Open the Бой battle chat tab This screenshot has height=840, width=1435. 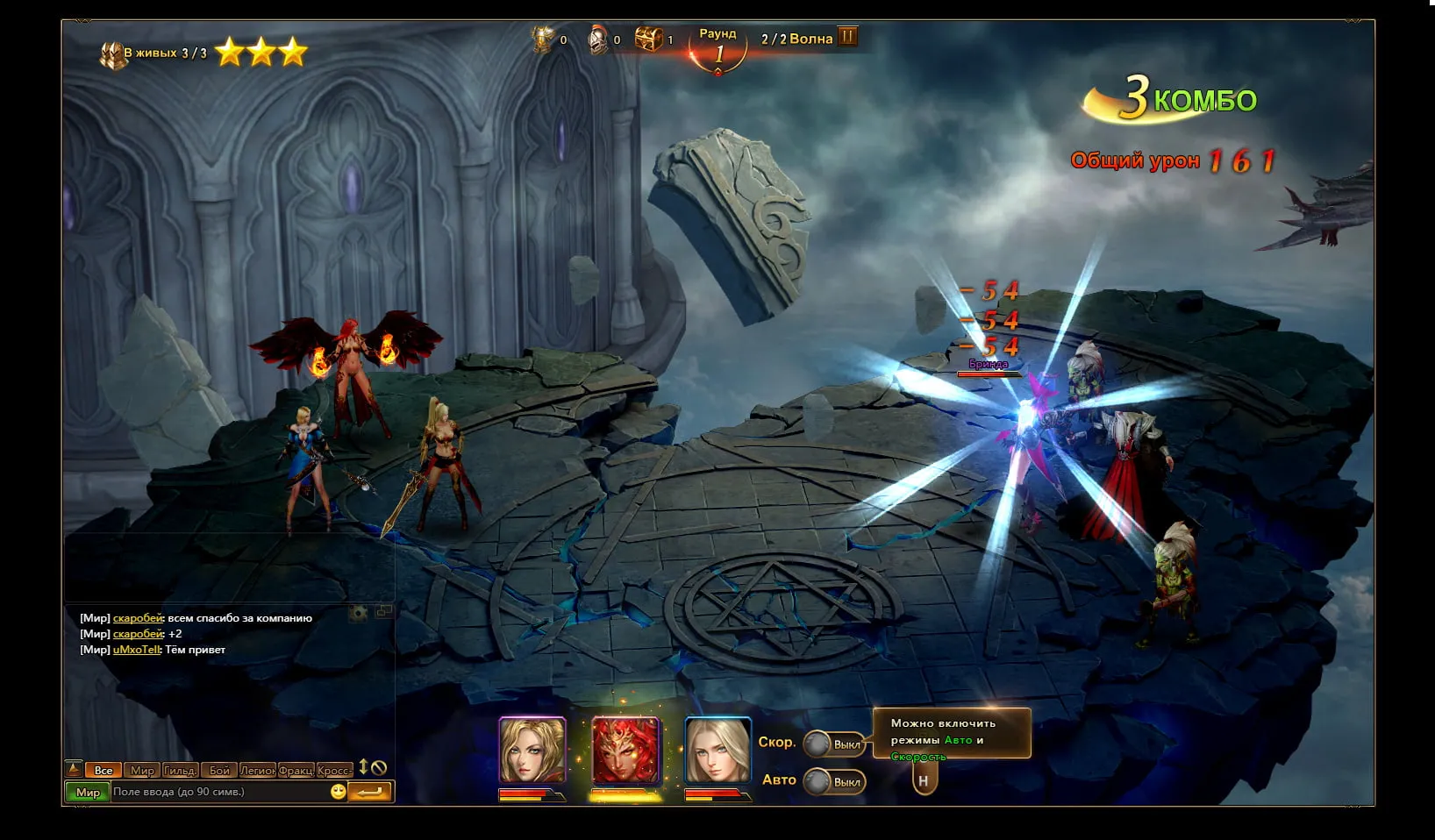pyautogui.click(x=219, y=770)
